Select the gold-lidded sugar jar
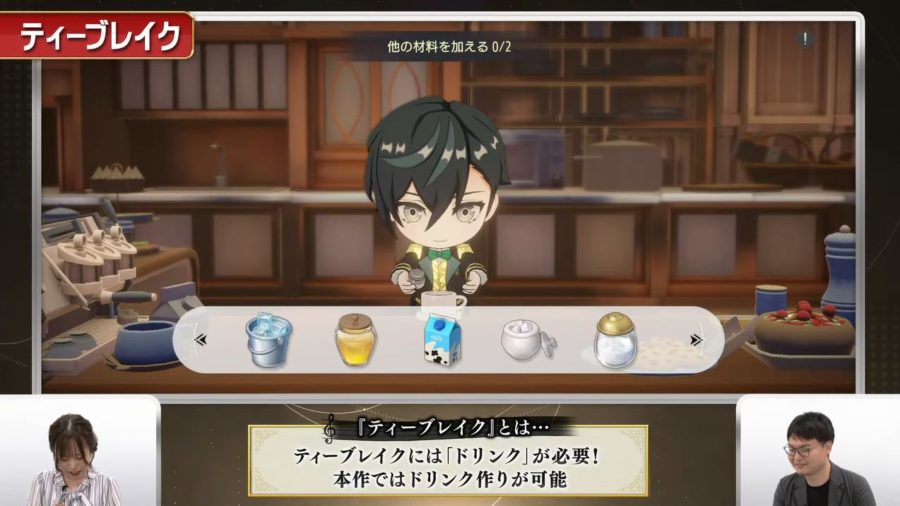Viewport: 900px width, 506px height. pyautogui.click(x=614, y=340)
